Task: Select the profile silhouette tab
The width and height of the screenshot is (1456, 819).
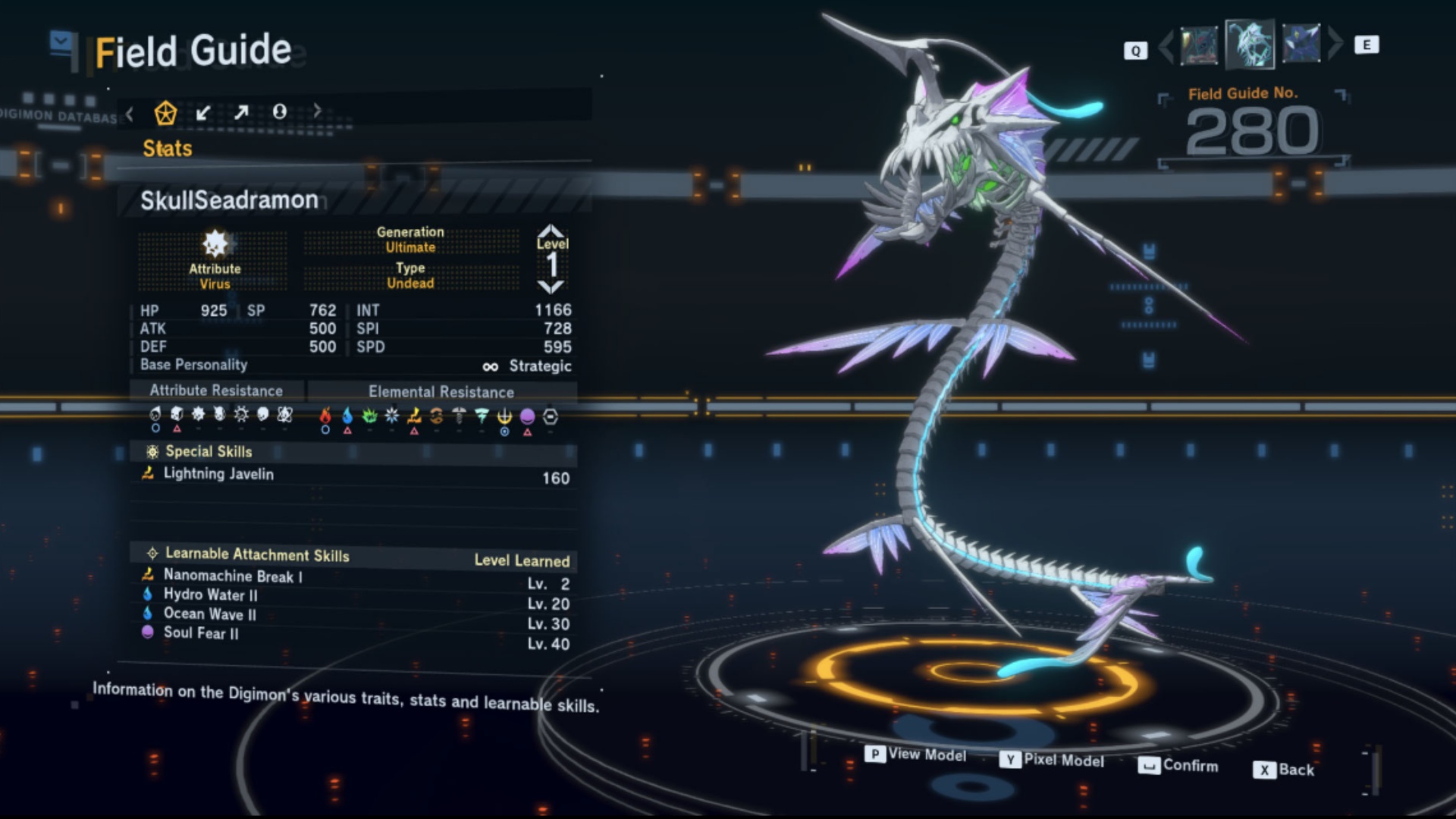Action: pyautogui.click(x=280, y=112)
